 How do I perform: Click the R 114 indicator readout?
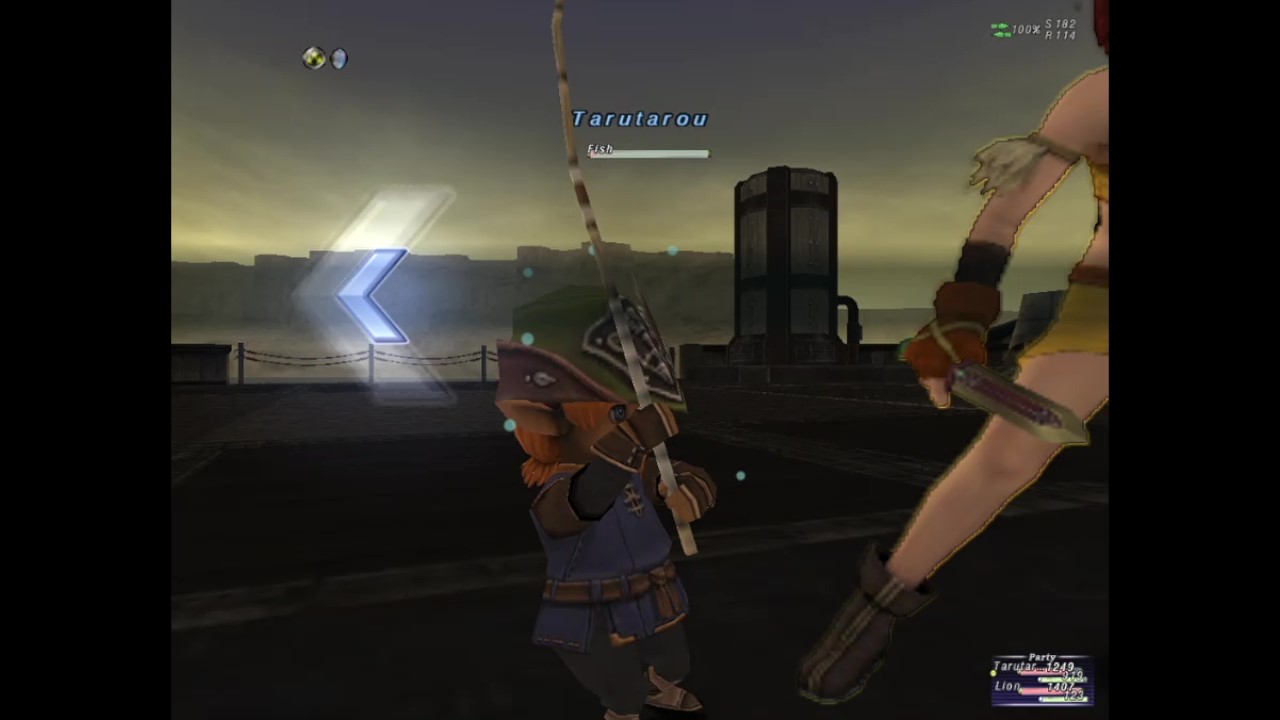[1061, 33]
